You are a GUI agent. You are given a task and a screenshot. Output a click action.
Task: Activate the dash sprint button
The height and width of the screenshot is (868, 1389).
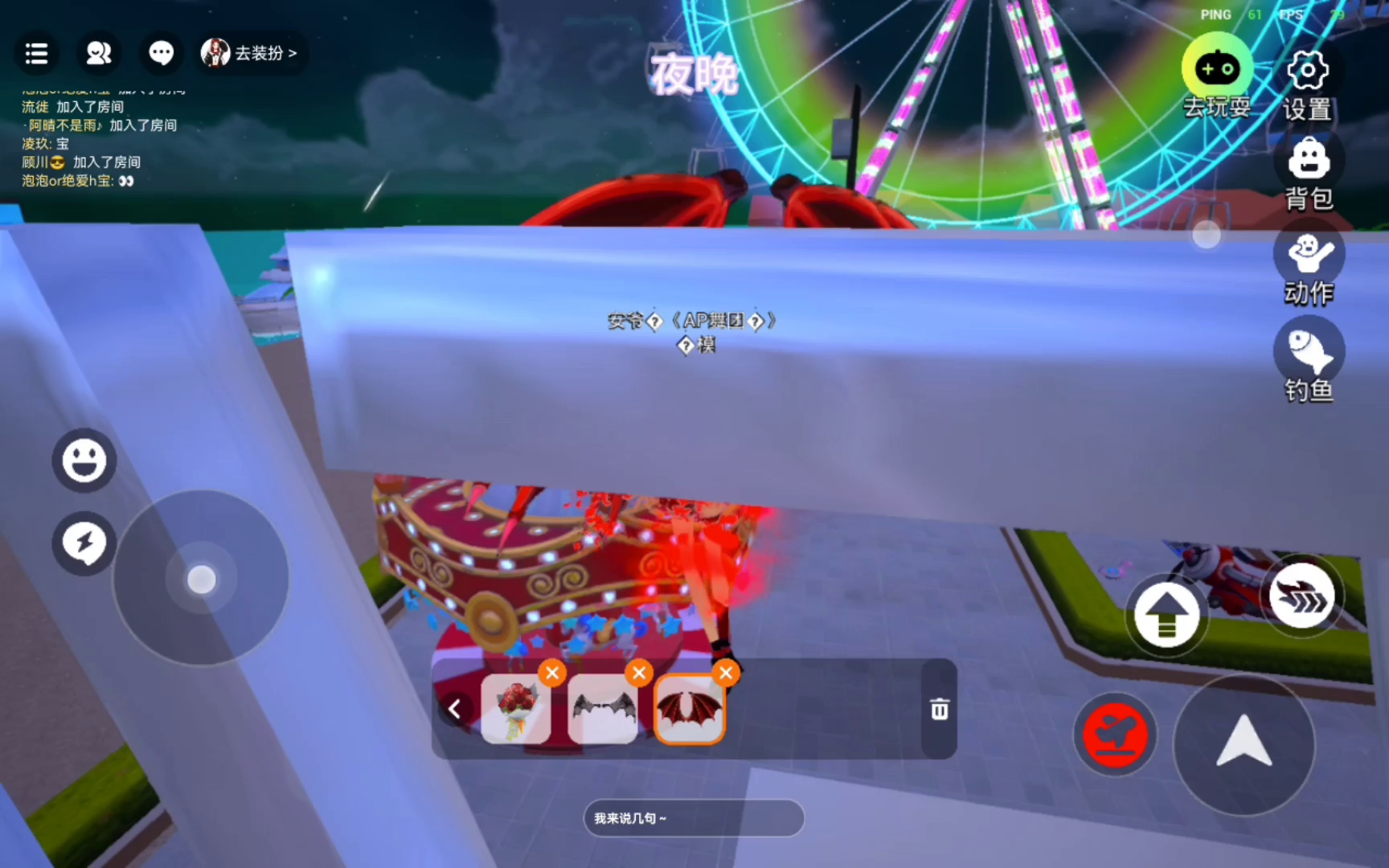tap(1301, 597)
